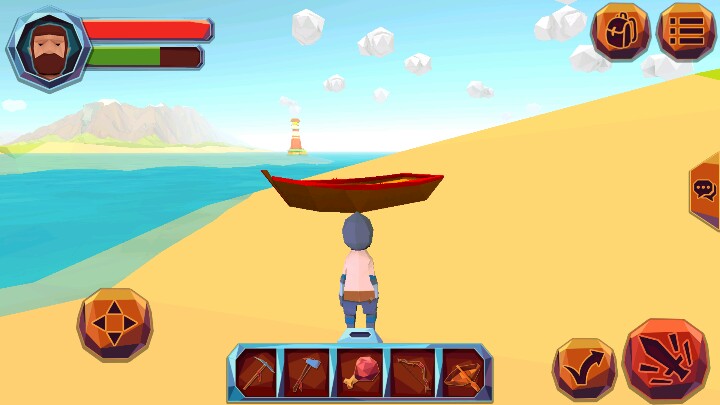This screenshot has height=405, width=720.
Task: Tap the sword attack button
Action: tap(665, 359)
